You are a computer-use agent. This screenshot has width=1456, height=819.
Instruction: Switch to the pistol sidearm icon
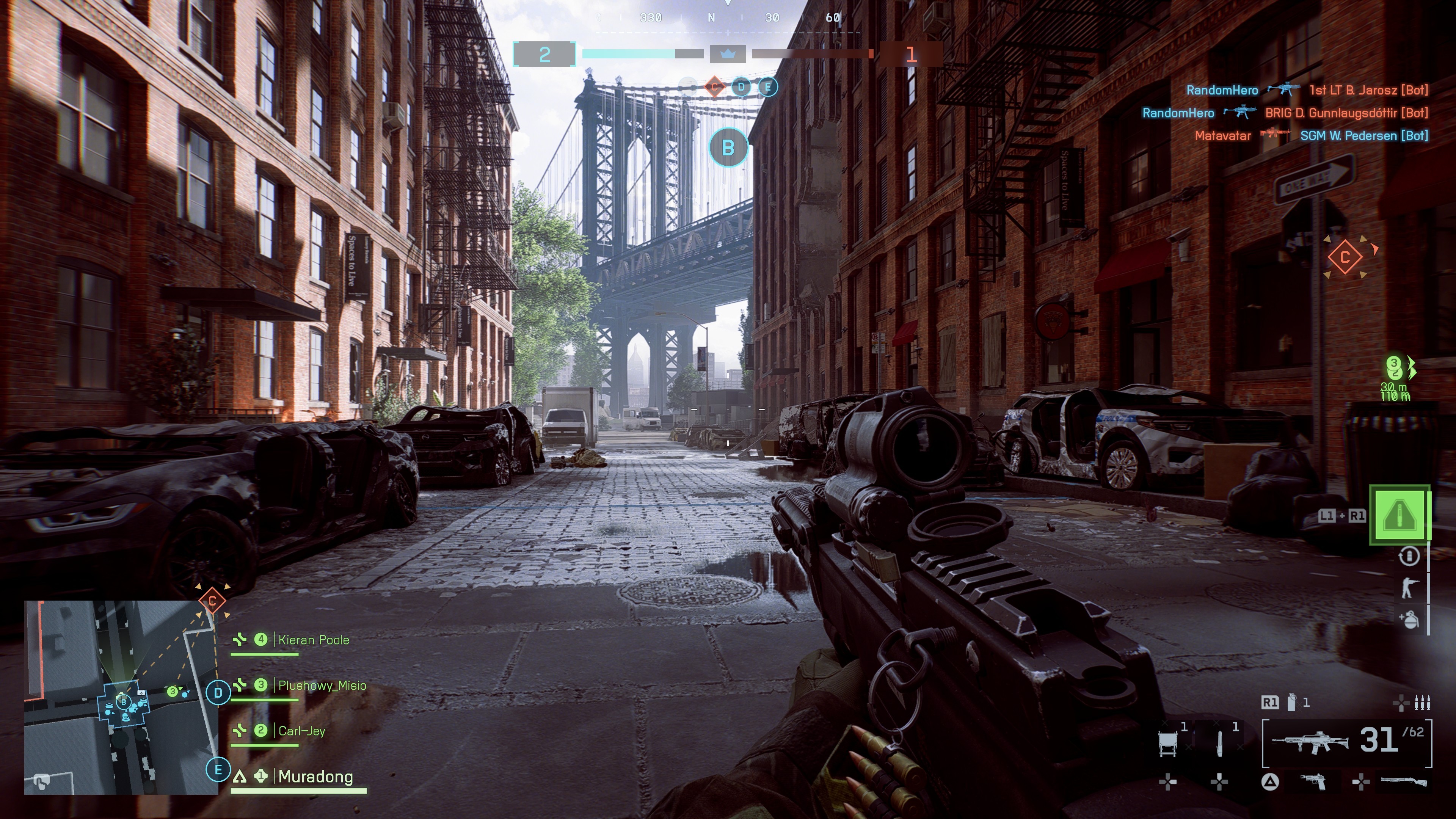click(x=1313, y=782)
